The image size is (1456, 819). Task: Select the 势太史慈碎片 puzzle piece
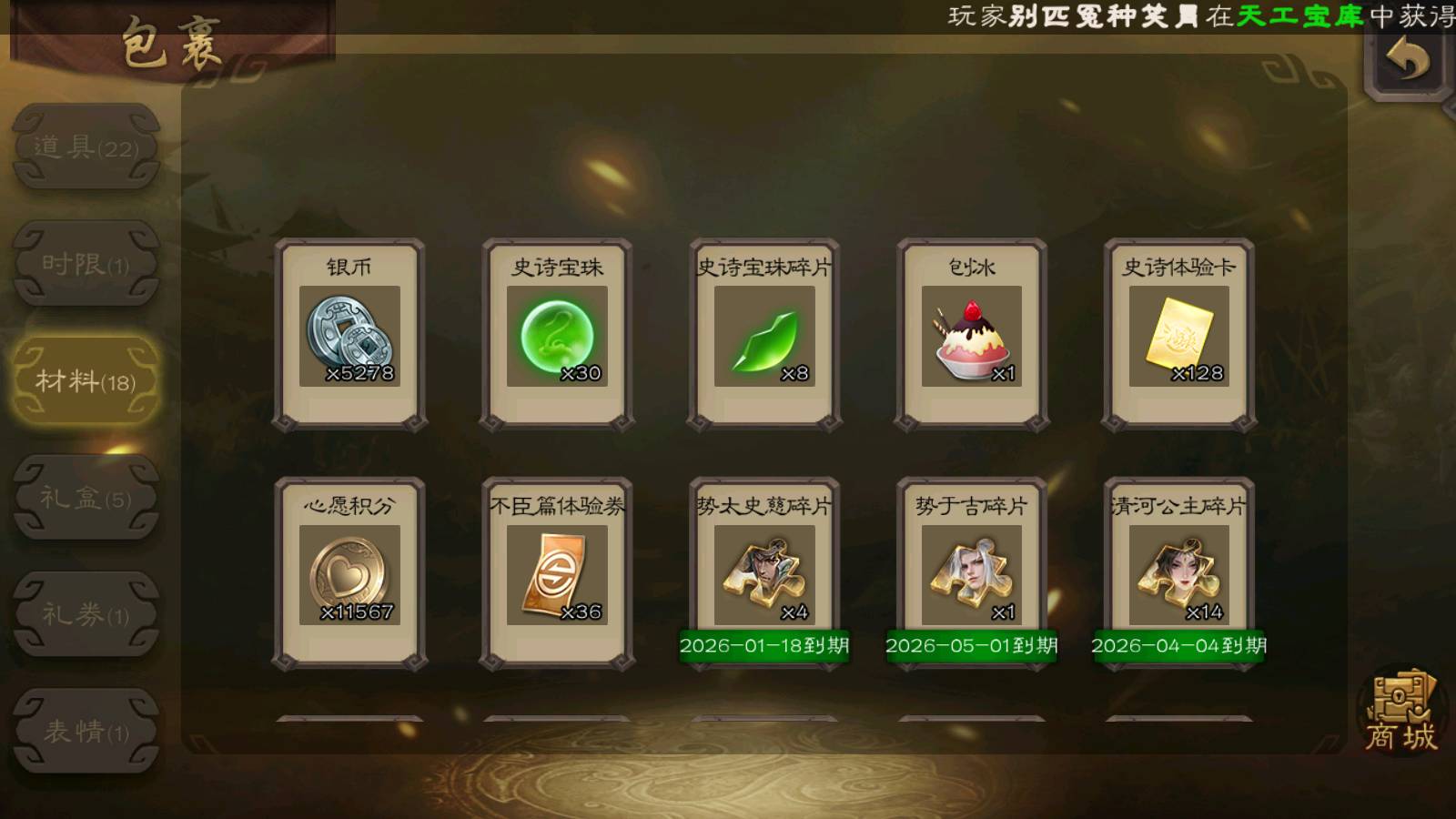coord(764,573)
